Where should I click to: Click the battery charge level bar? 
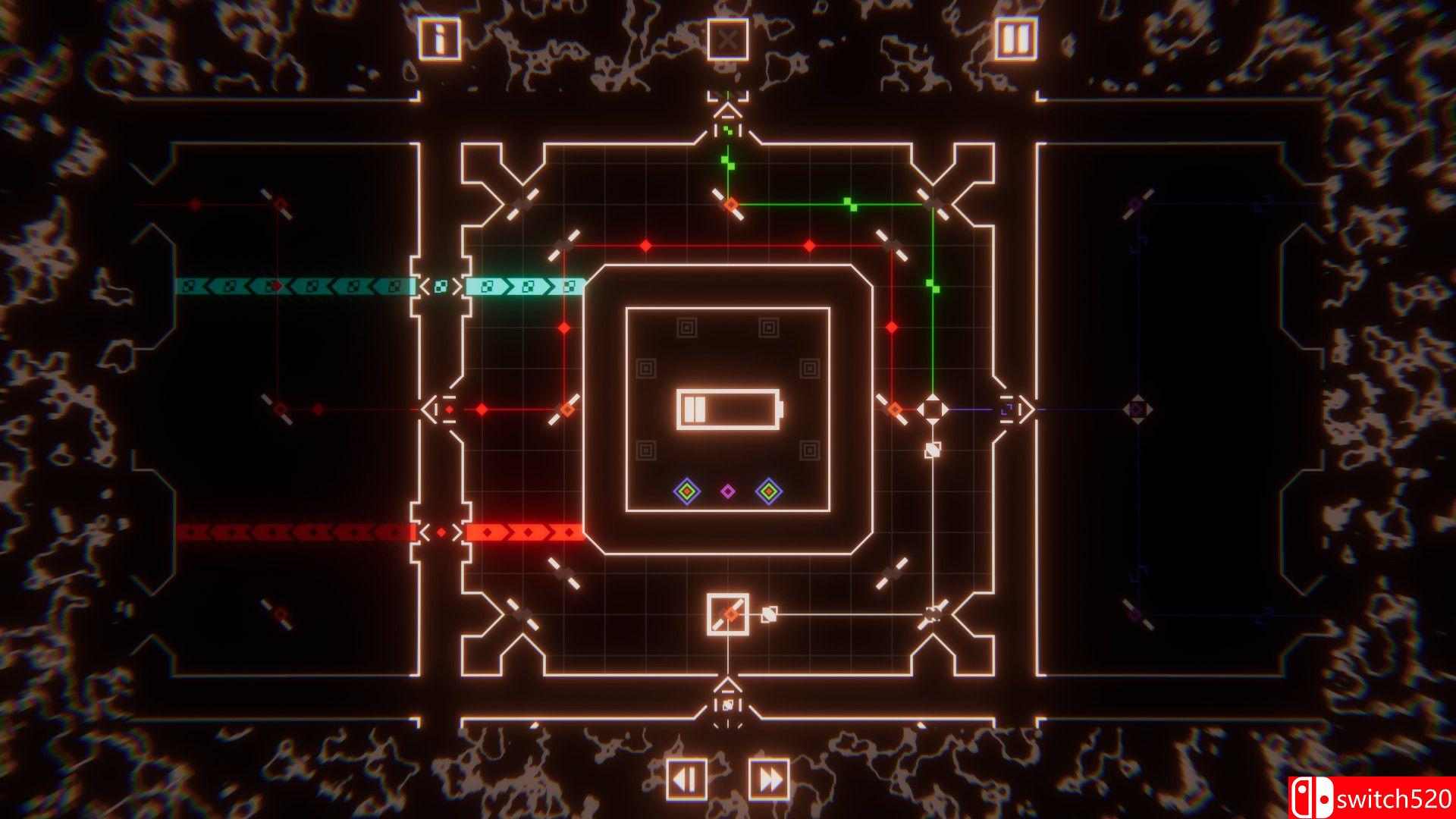[695, 409]
